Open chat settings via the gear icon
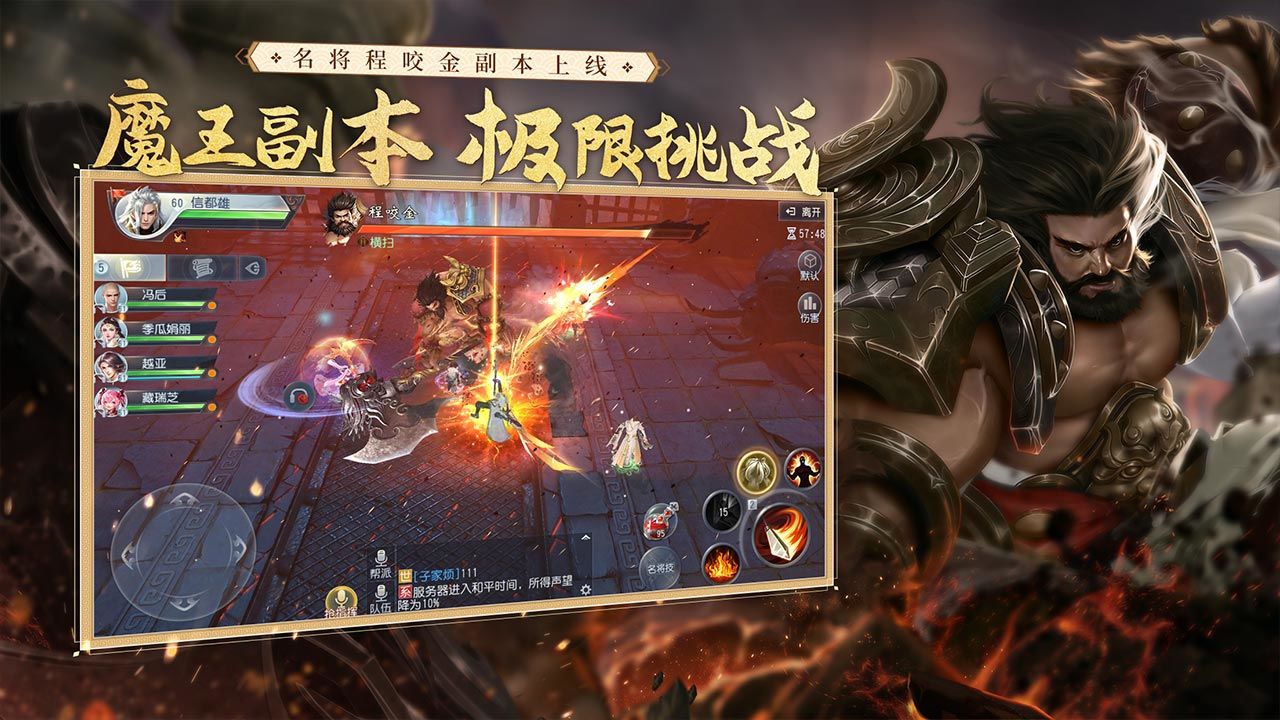The image size is (1280, 720). (x=586, y=590)
